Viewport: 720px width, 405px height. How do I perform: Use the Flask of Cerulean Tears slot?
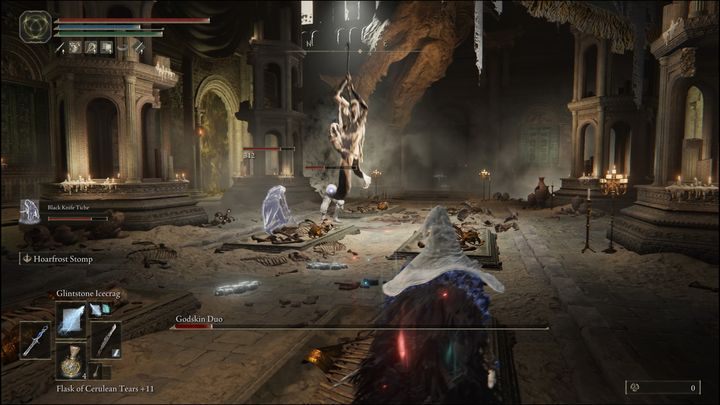(72, 361)
